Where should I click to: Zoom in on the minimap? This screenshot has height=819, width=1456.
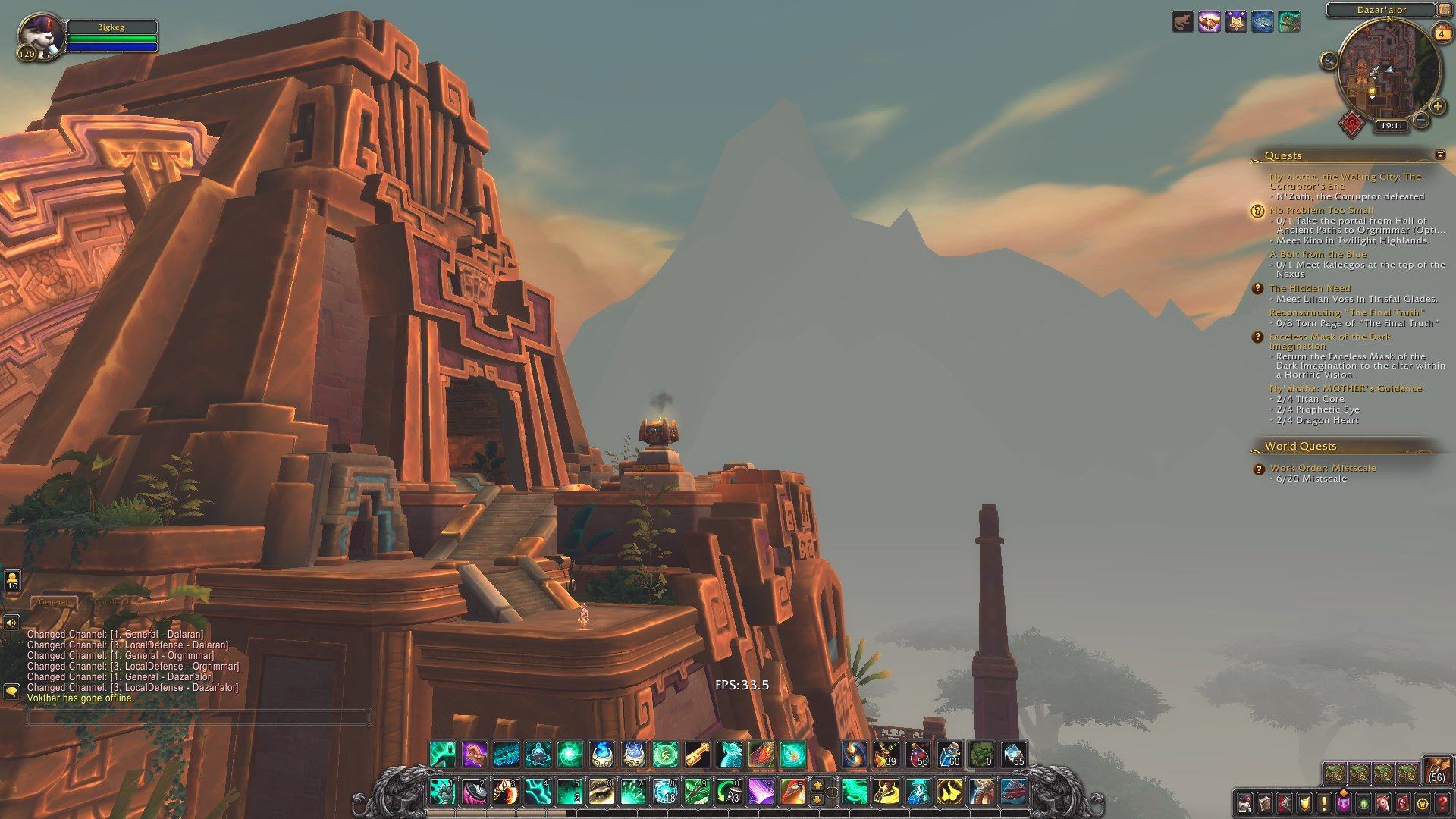(1437, 106)
